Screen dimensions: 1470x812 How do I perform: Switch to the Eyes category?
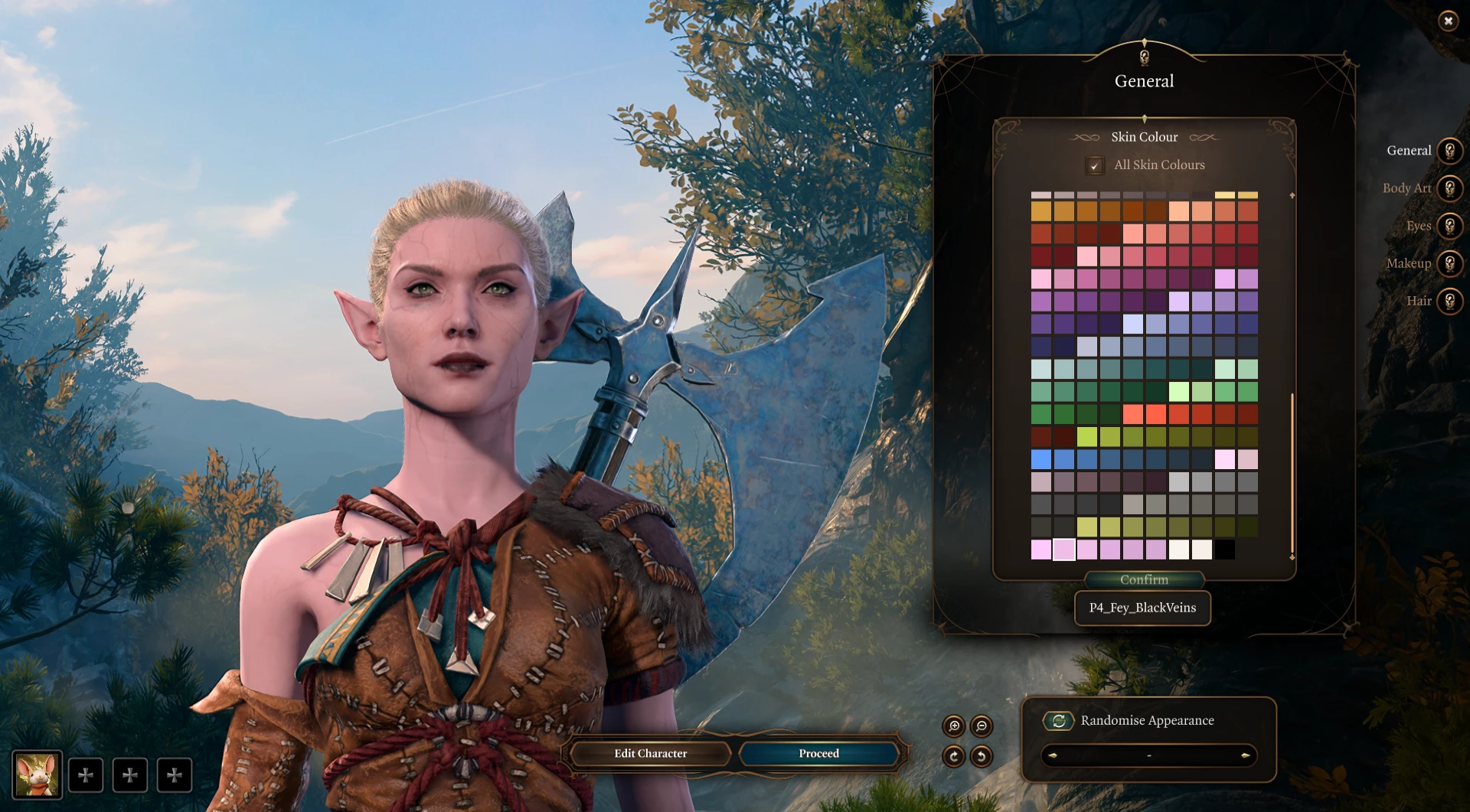pos(1449,226)
